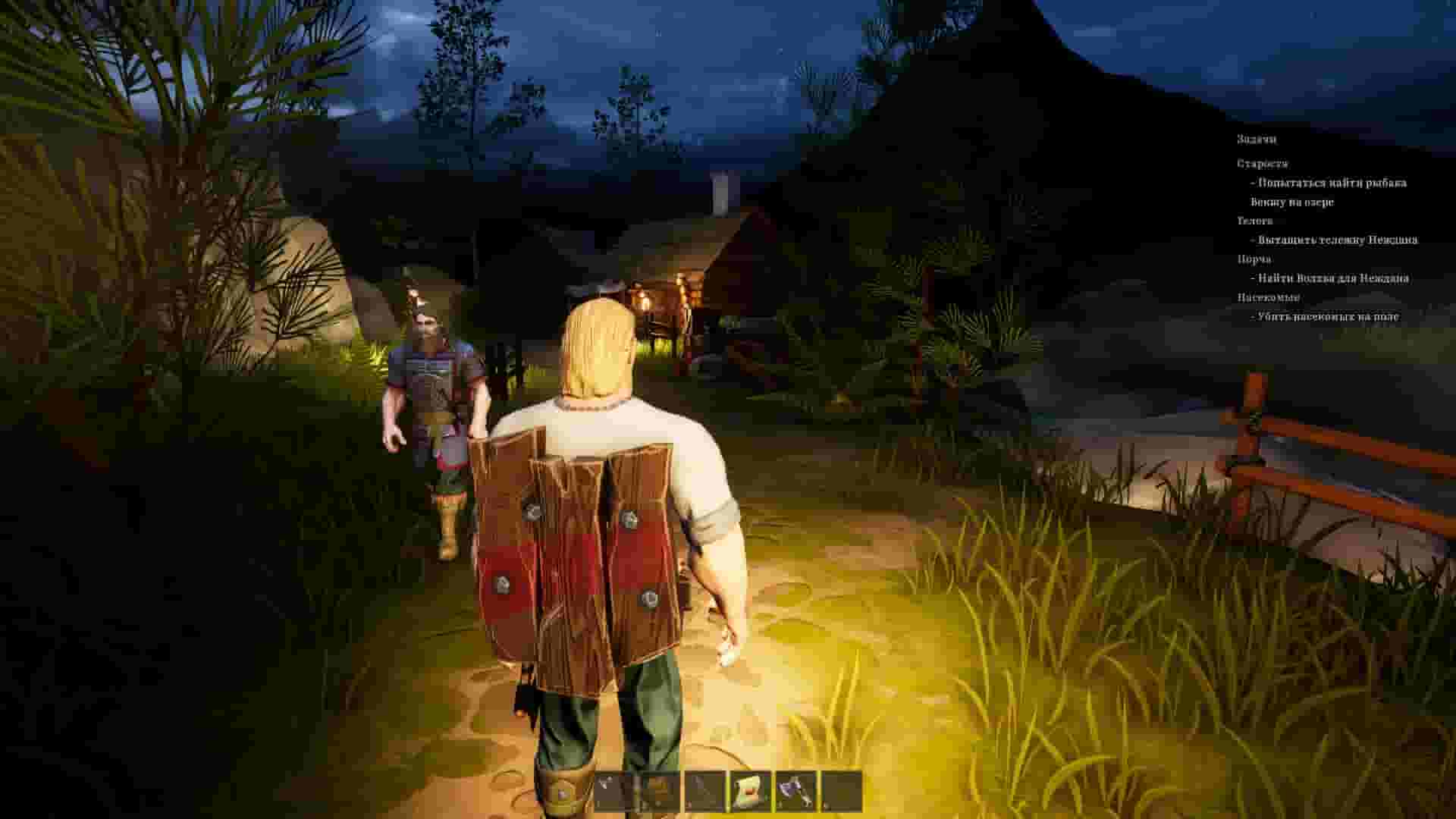The image size is (1456, 819).
Task: Click the underlined 'Вытащить тележку Неждана' quest
Action: click(x=1333, y=240)
